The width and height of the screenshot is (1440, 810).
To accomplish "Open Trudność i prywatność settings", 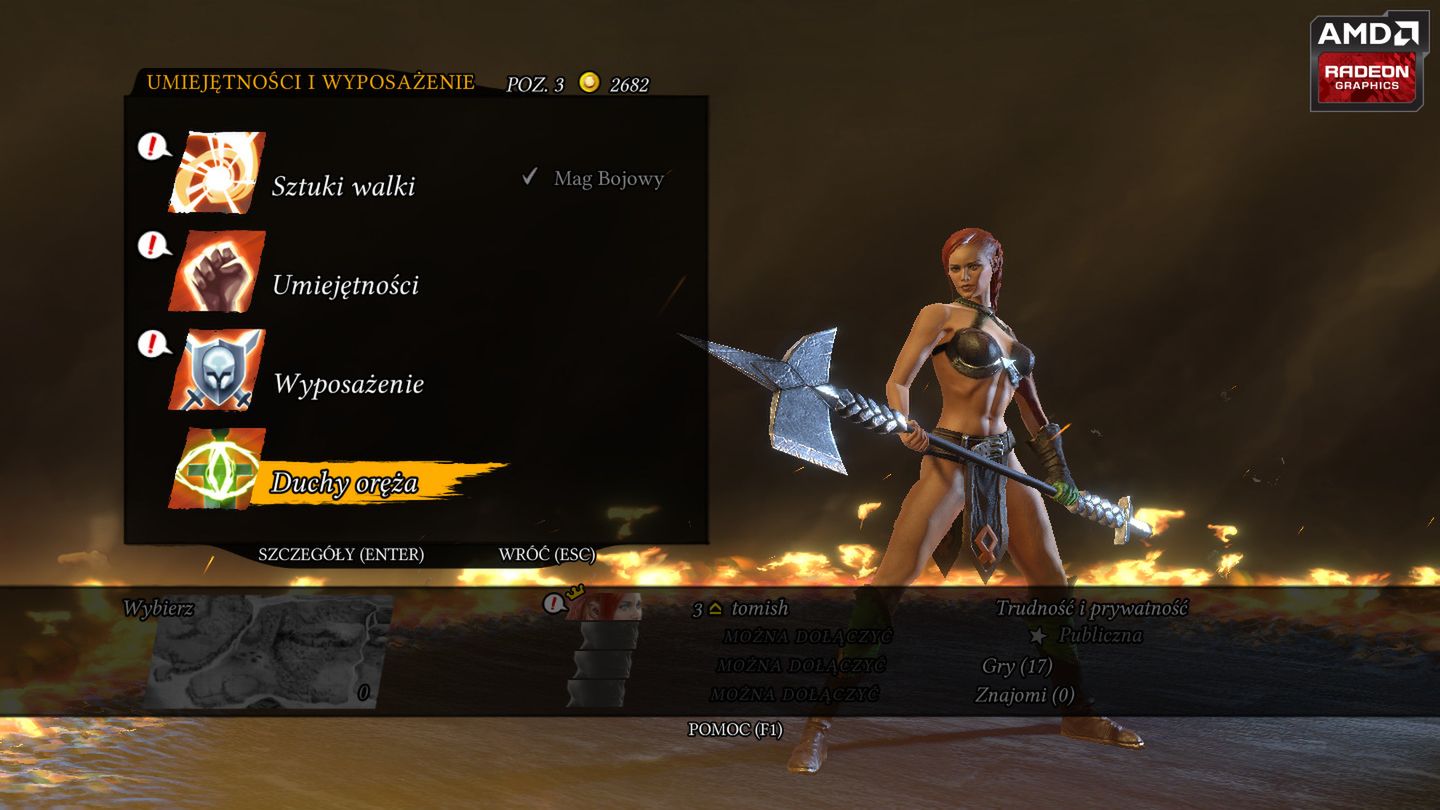I will [1091, 608].
